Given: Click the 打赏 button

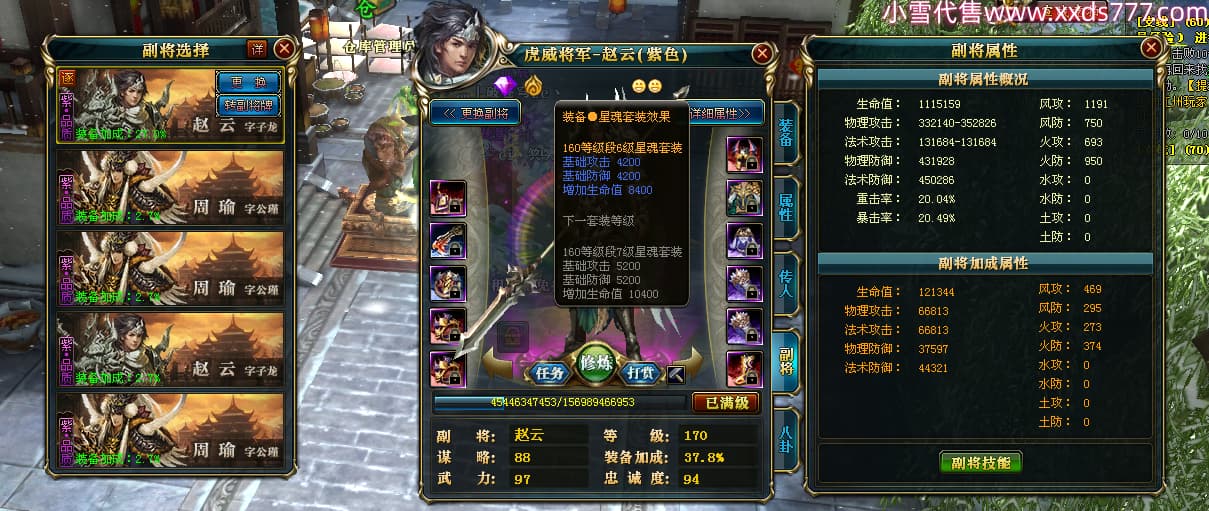Looking at the screenshot, I should (x=643, y=372).
